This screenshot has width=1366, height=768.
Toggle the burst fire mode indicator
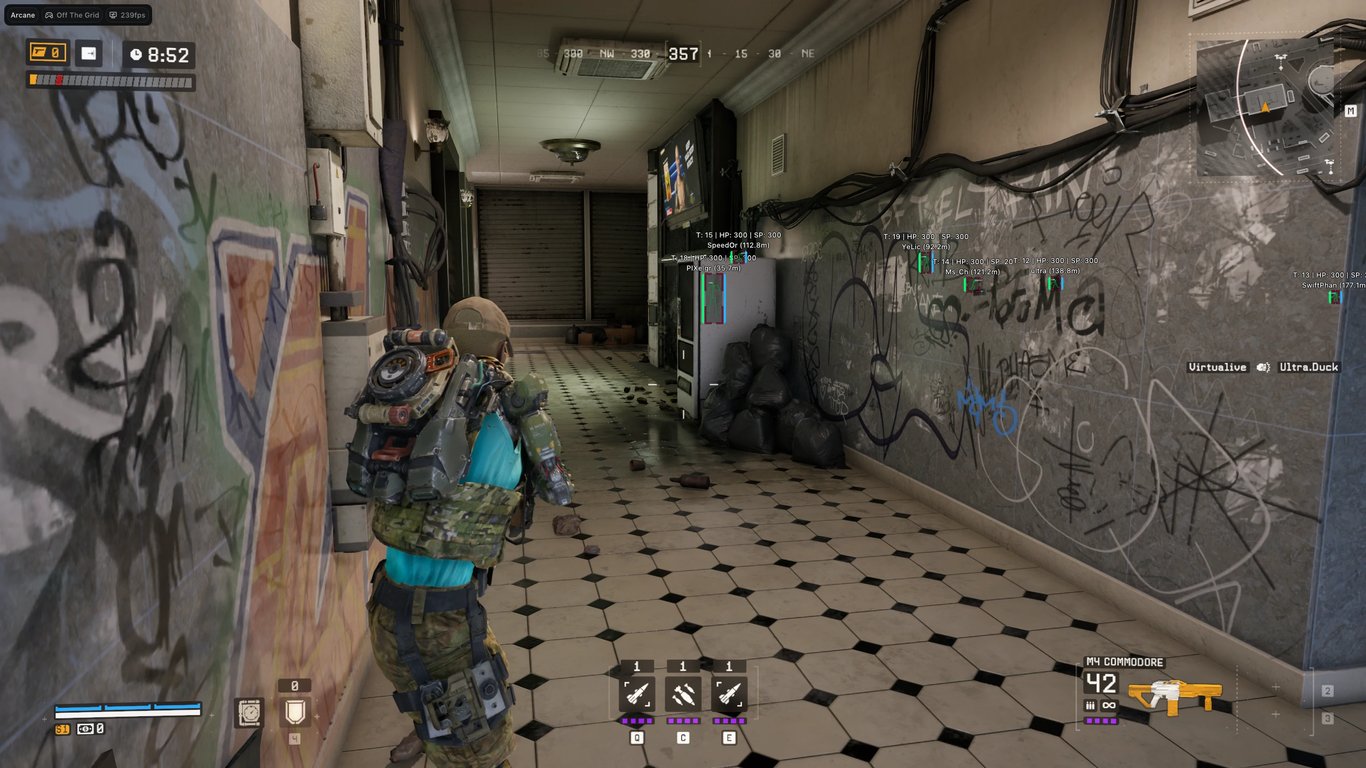1090,704
